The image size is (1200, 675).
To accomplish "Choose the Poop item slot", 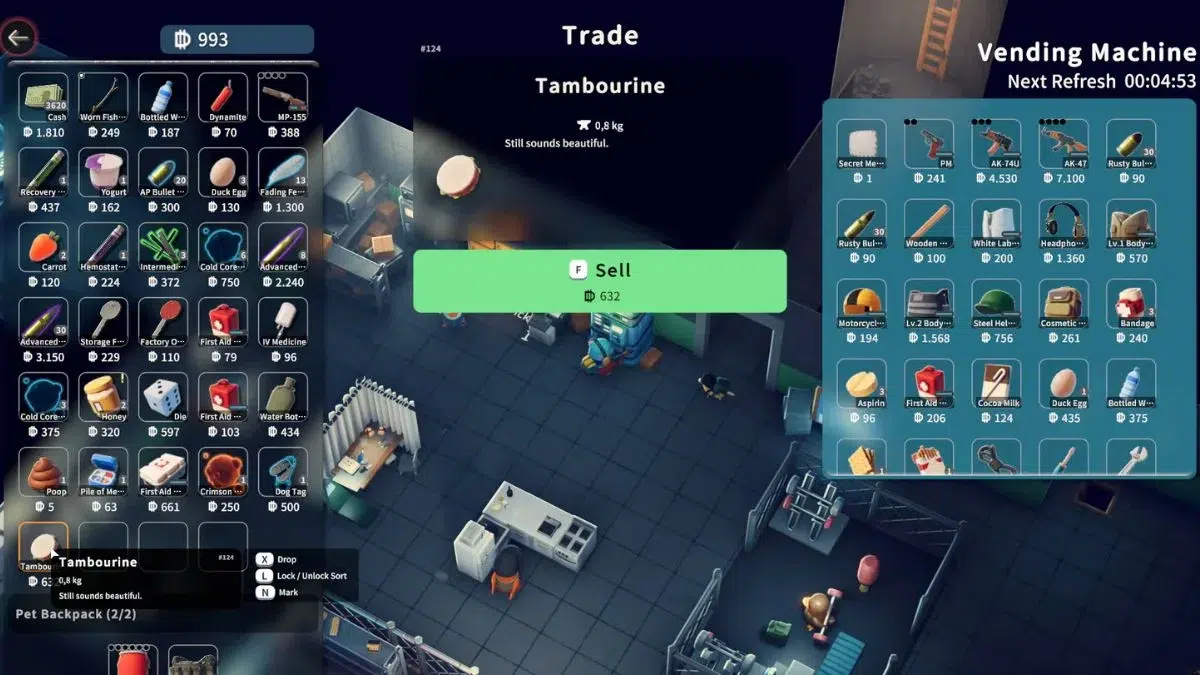I will coord(43,472).
